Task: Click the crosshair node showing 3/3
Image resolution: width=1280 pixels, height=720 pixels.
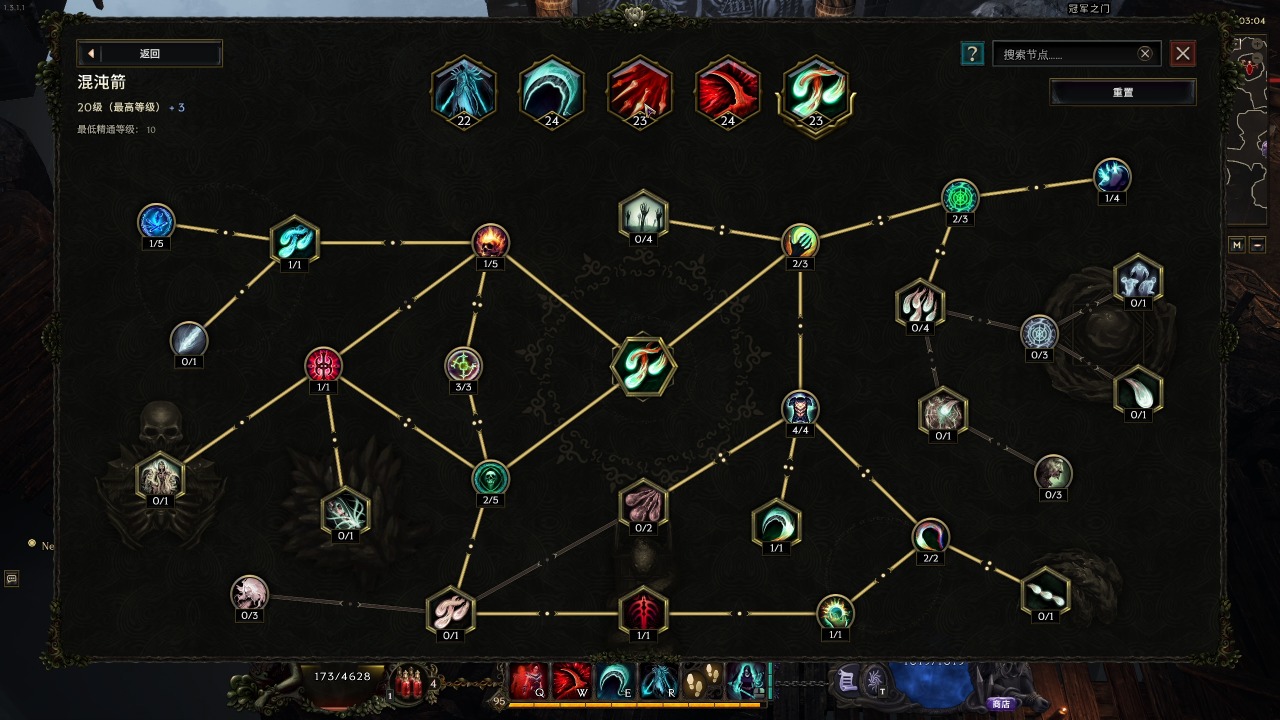Action: (463, 365)
